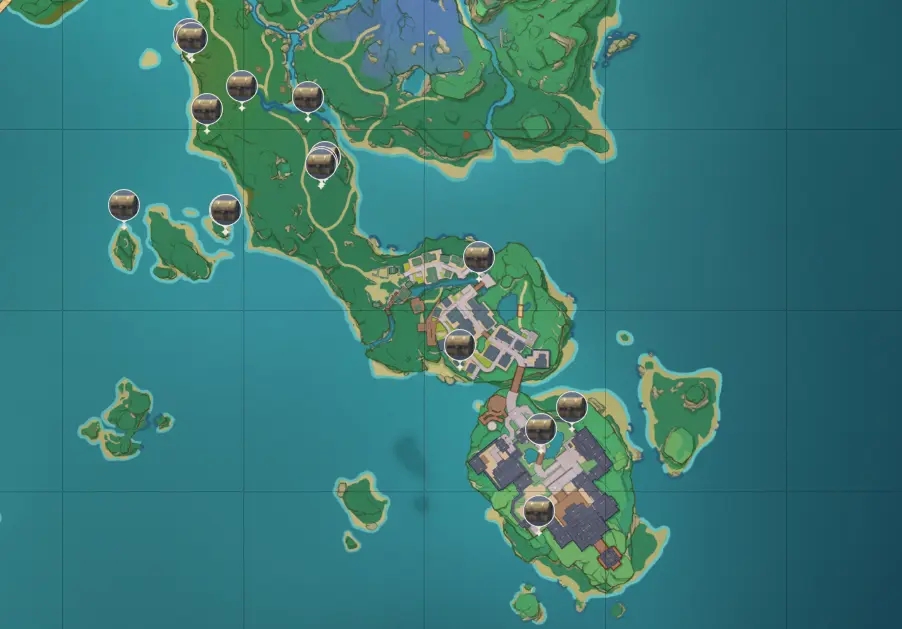Select the chest marker above the northern town docks
The image size is (902, 629).
click(x=479, y=257)
